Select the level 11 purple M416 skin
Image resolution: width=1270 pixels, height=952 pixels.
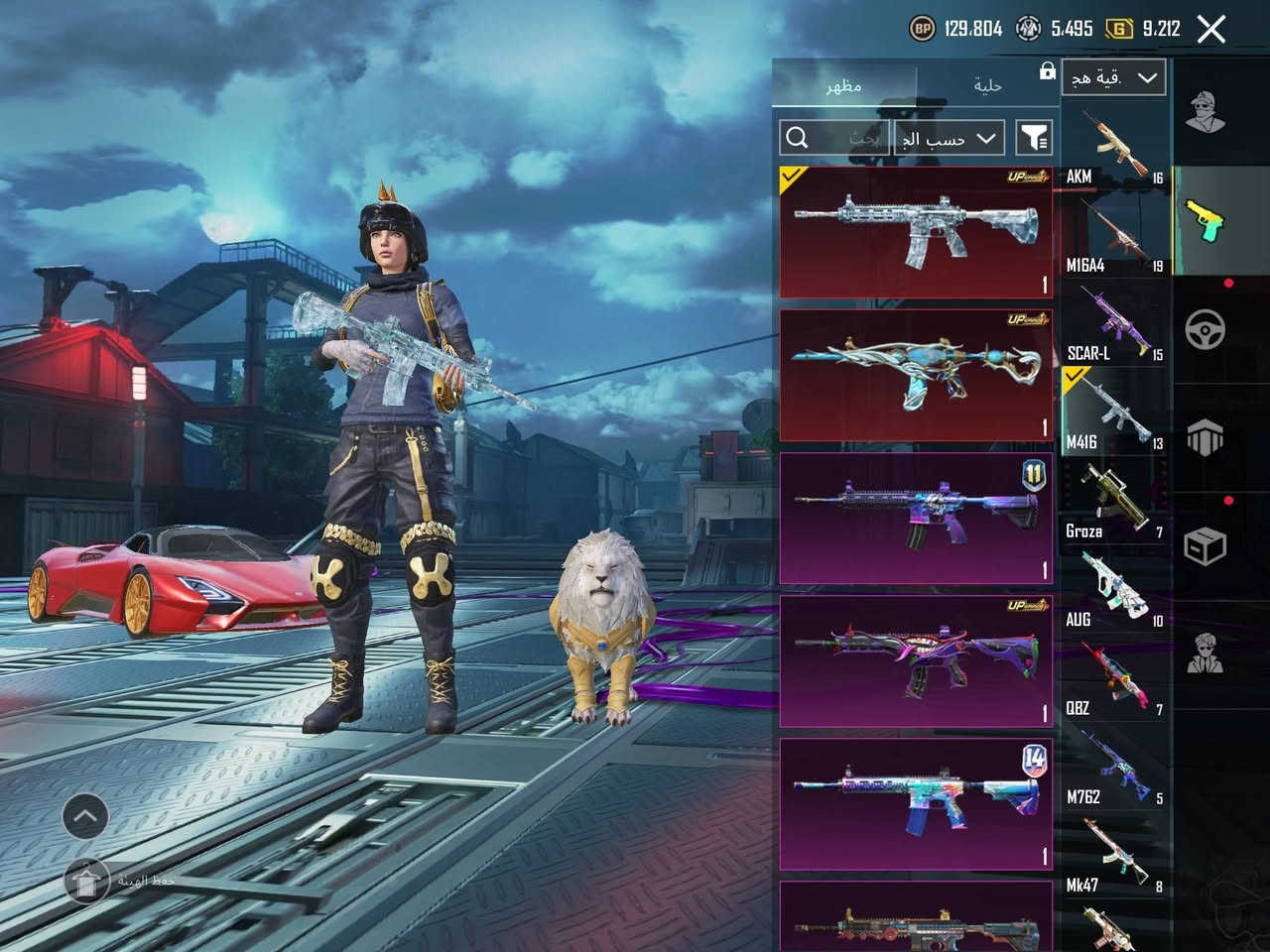coord(916,518)
